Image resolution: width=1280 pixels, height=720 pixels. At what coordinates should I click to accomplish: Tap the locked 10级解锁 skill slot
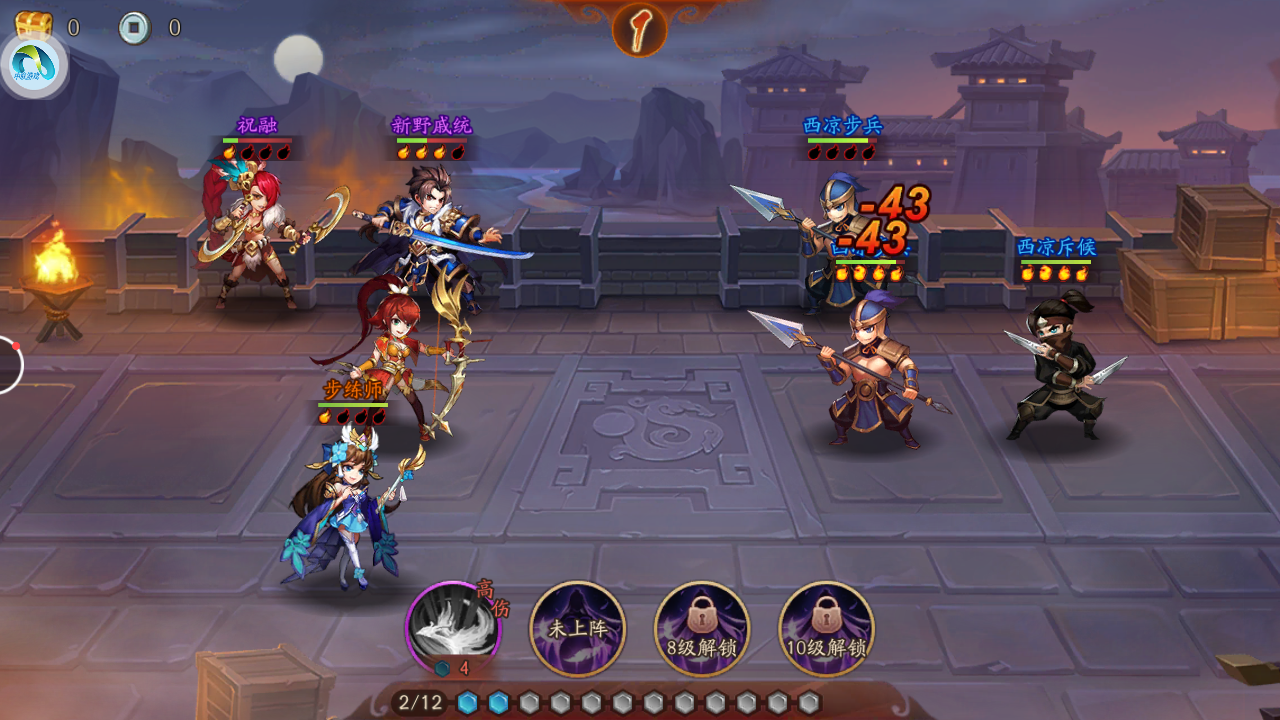pos(826,629)
